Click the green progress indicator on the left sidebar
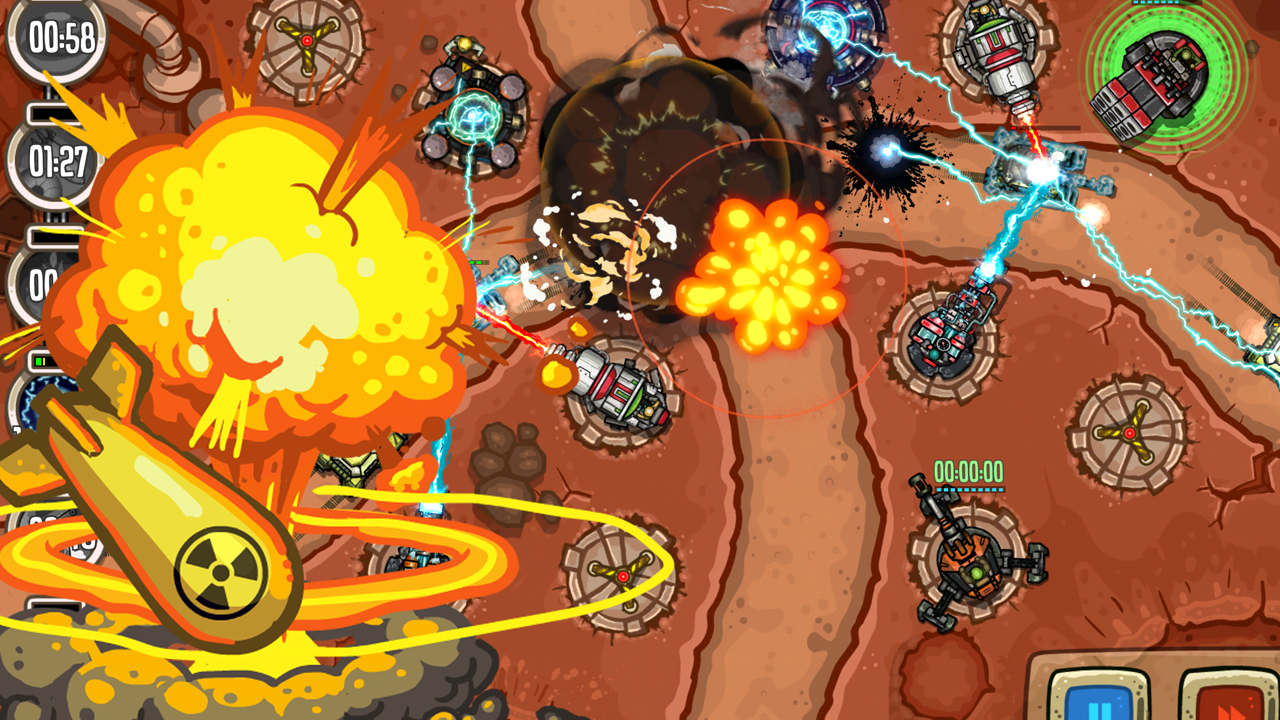The height and width of the screenshot is (720, 1280). coord(40,358)
